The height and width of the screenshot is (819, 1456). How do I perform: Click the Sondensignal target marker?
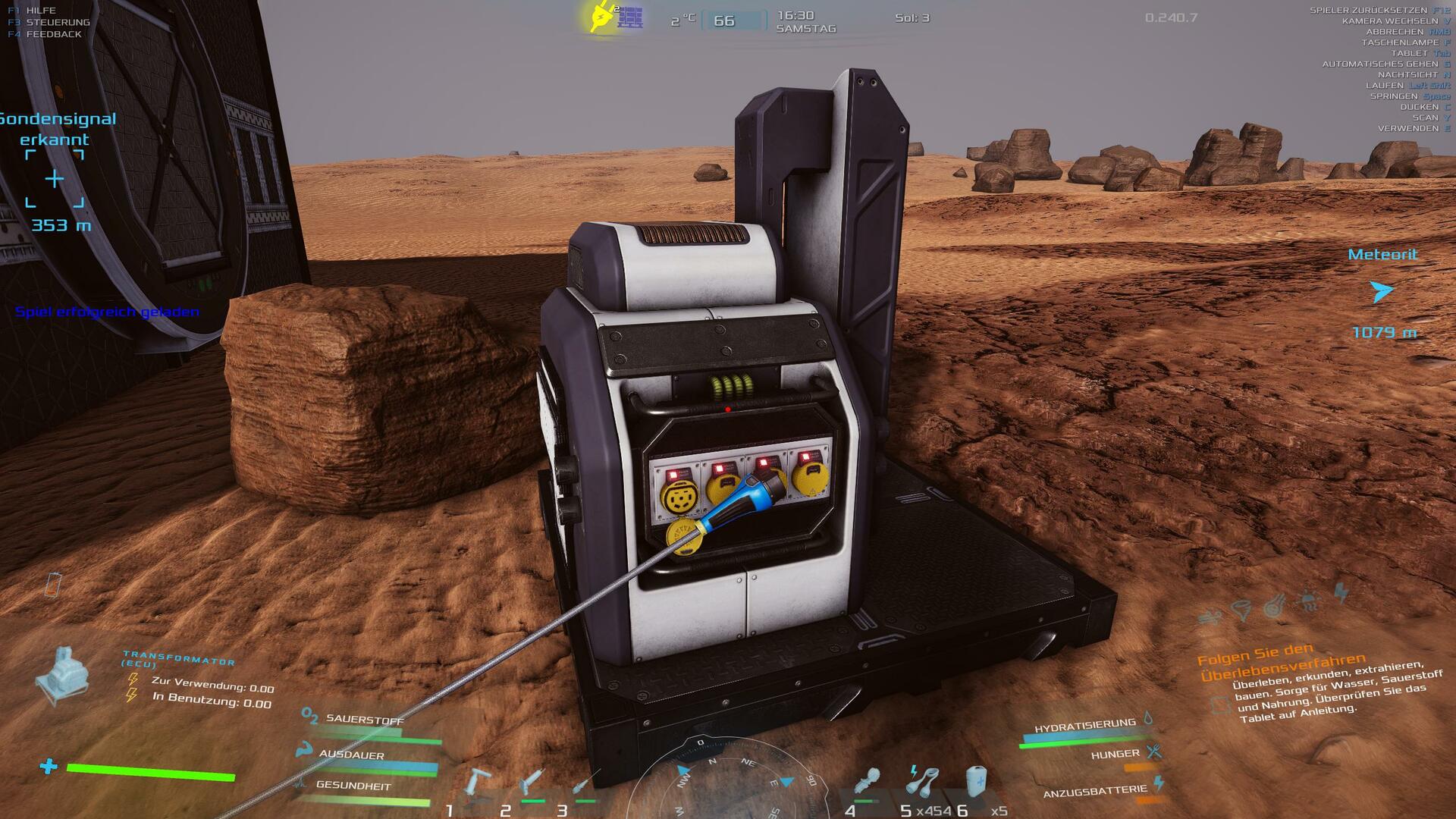(55, 179)
